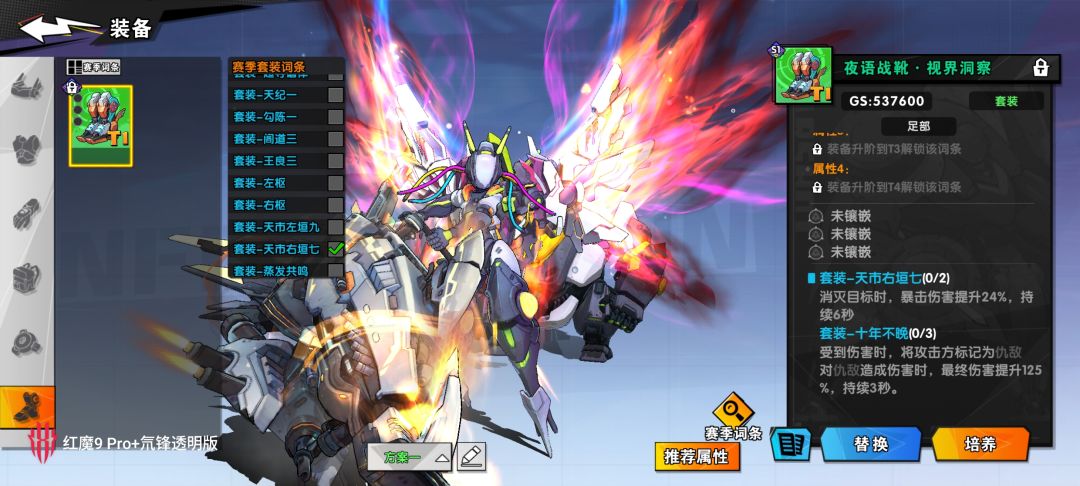Check the 套装-左枢 filter box
This screenshot has width=1080, height=486.
coord(335,183)
